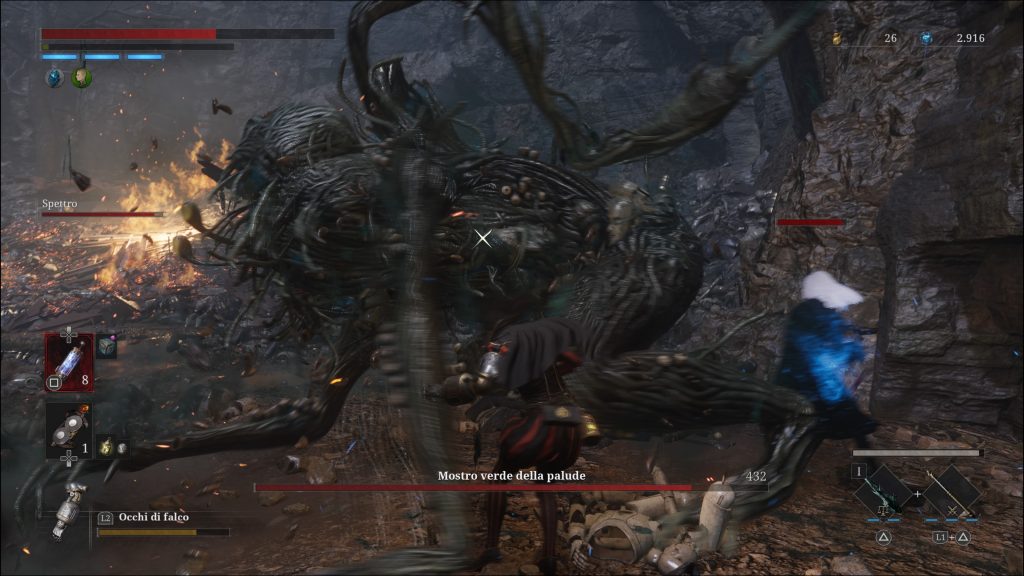Viewport: 1024px width, 576px height.
Task: Click the green head status effect icon
Action: 81,77
